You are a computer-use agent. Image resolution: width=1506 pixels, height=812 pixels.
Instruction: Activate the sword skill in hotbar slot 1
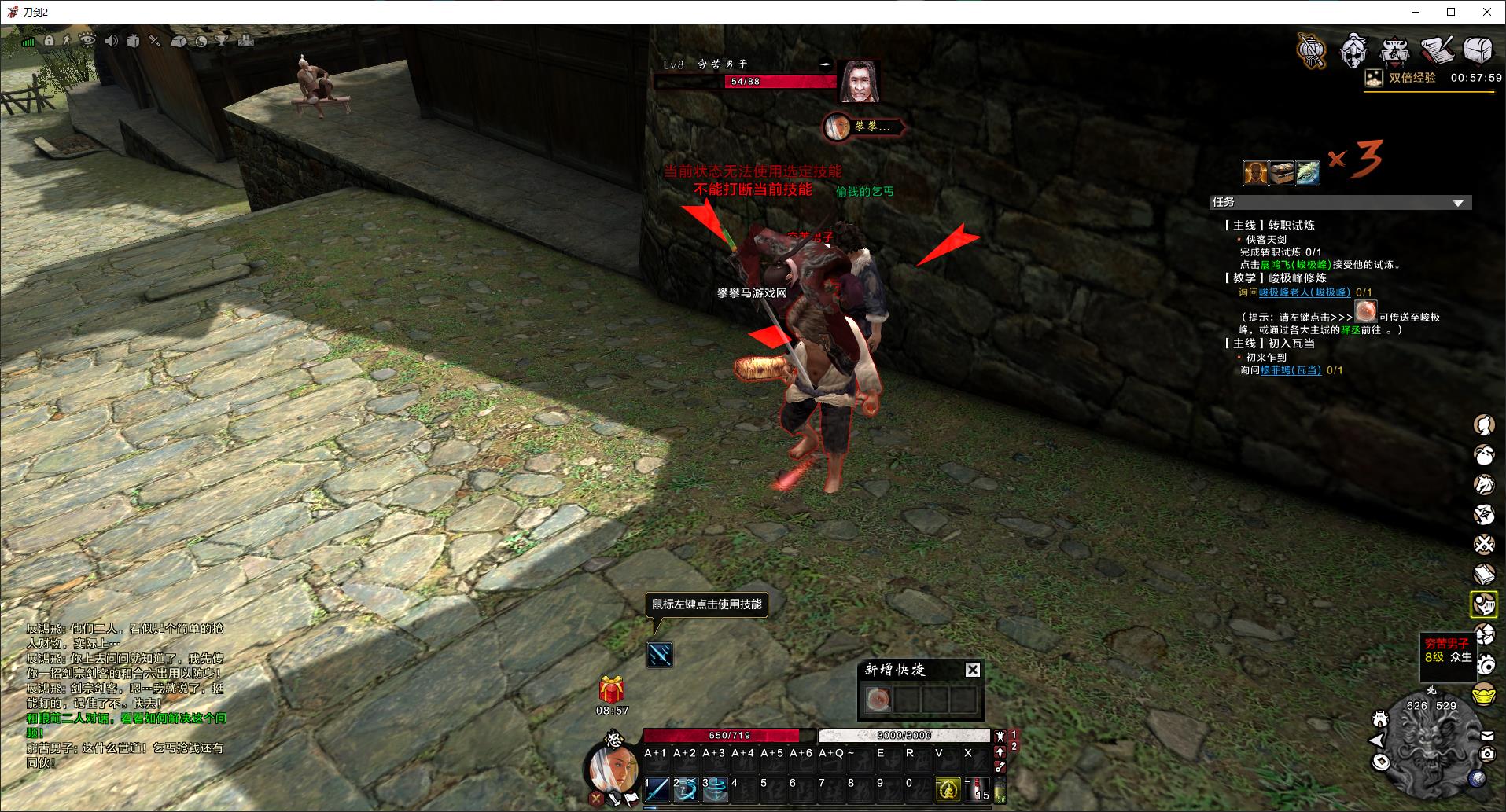(x=657, y=788)
